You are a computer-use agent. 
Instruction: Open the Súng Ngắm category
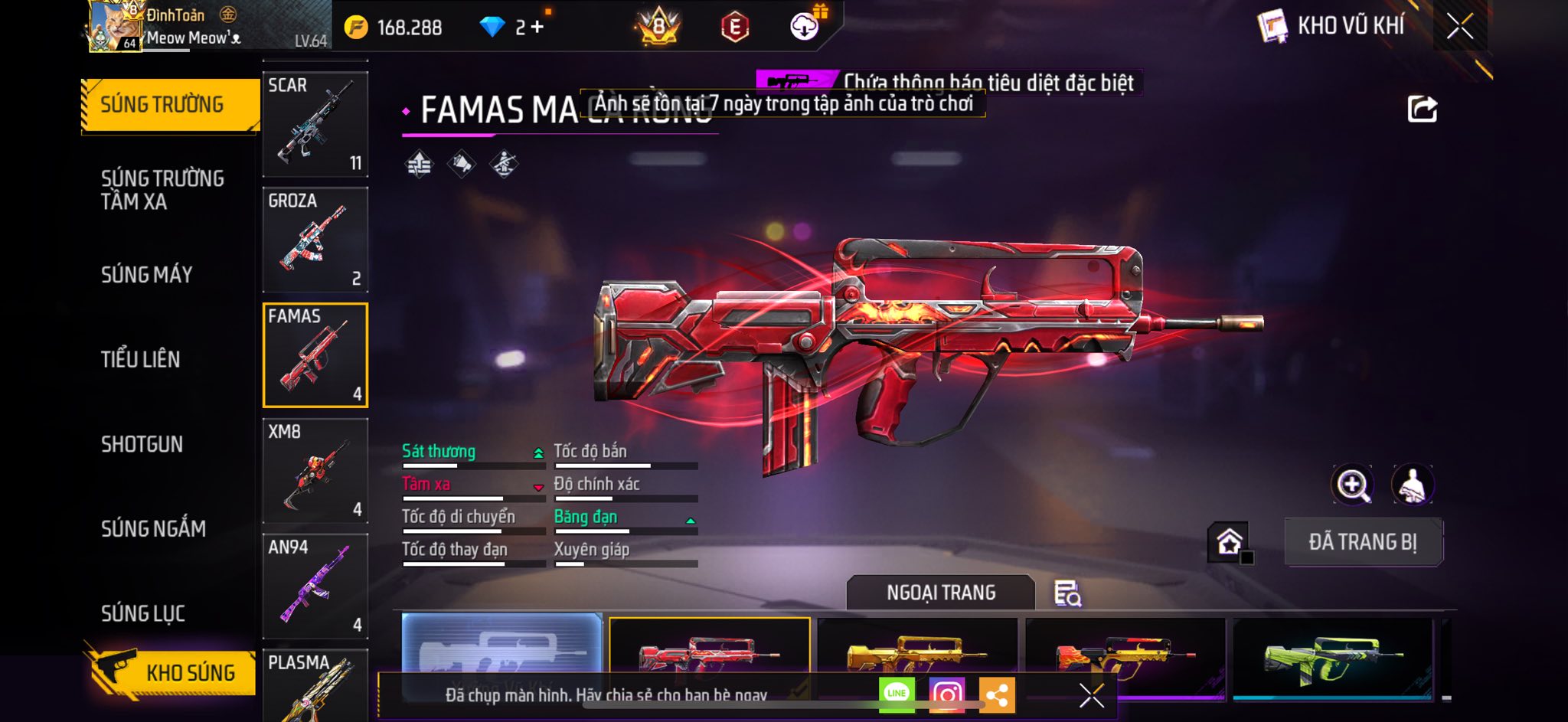pyautogui.click(x=153, y=529)
